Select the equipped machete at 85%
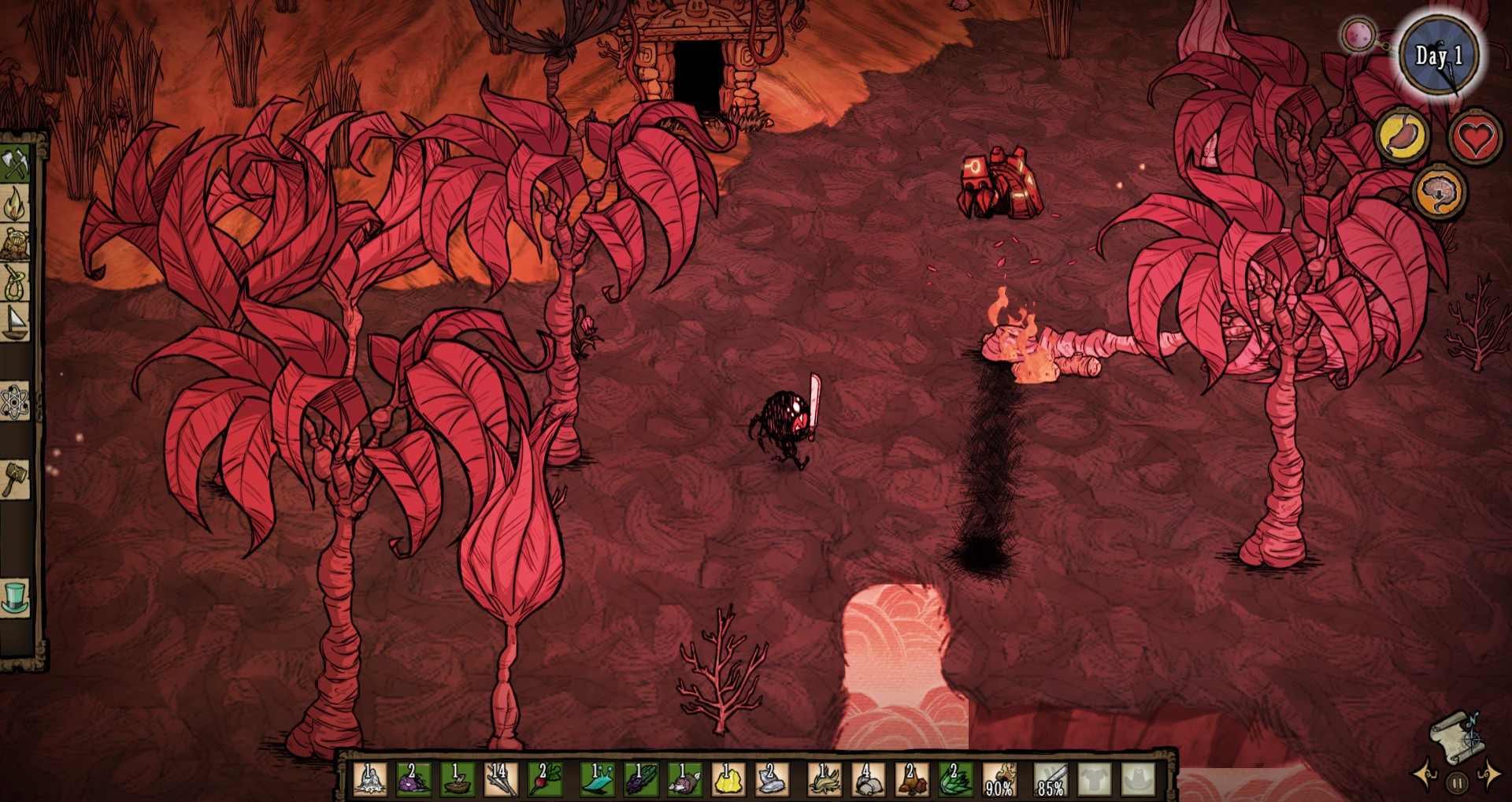 click(x=1051, y=778)
